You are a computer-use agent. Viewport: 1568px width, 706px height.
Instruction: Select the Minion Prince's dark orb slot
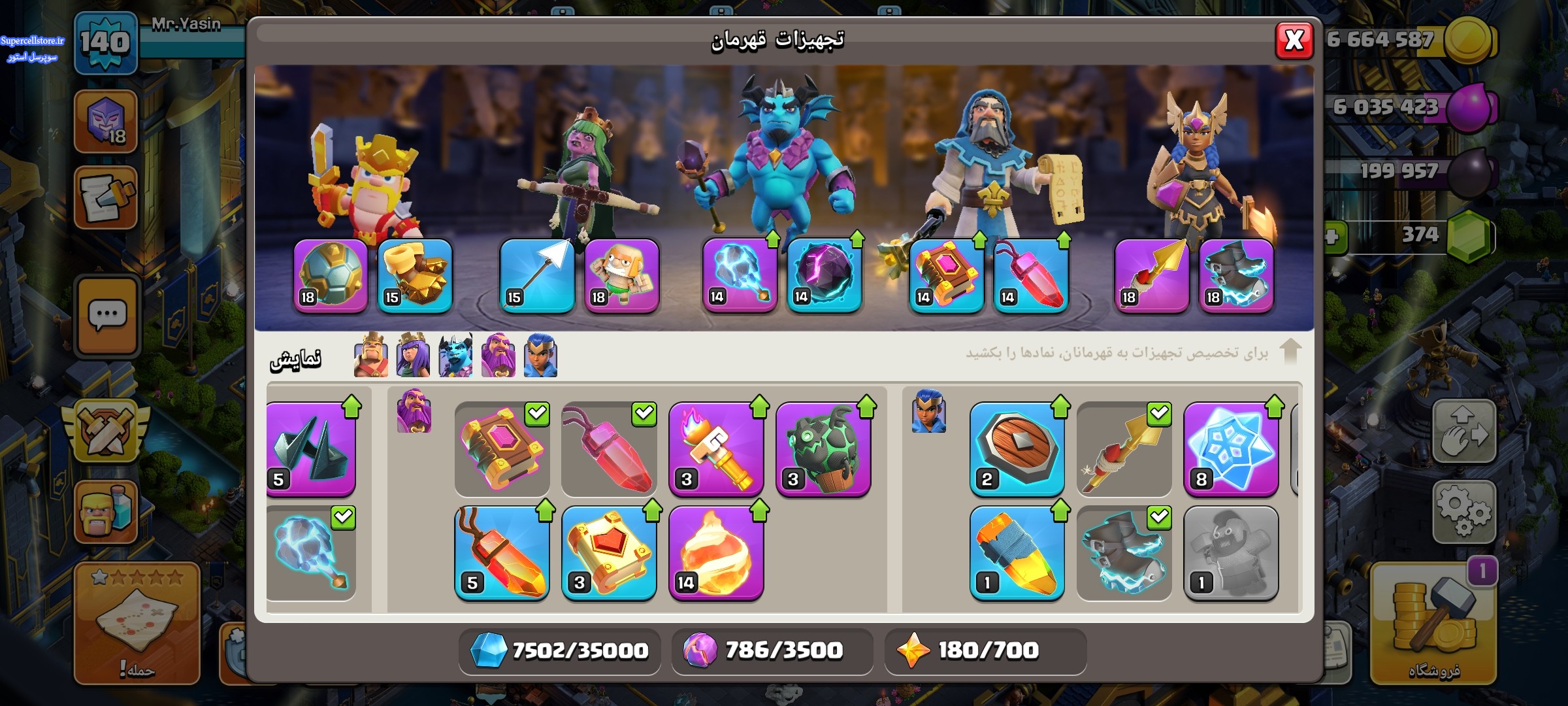click(x=824, y=275)
